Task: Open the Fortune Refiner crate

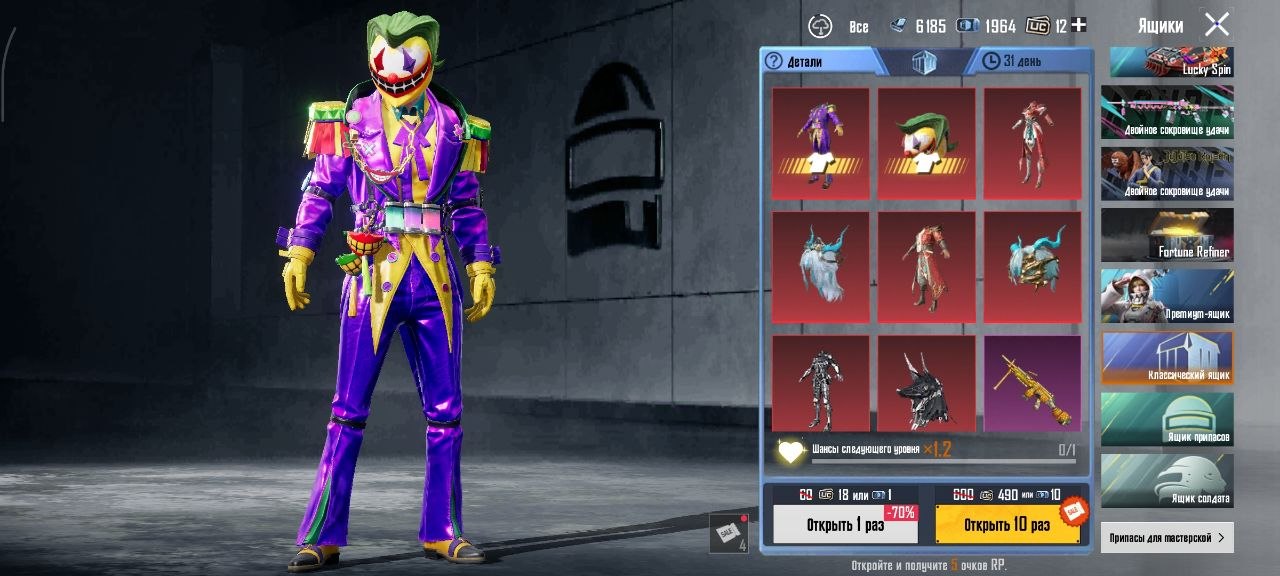Action: [x=1167, y=234]
